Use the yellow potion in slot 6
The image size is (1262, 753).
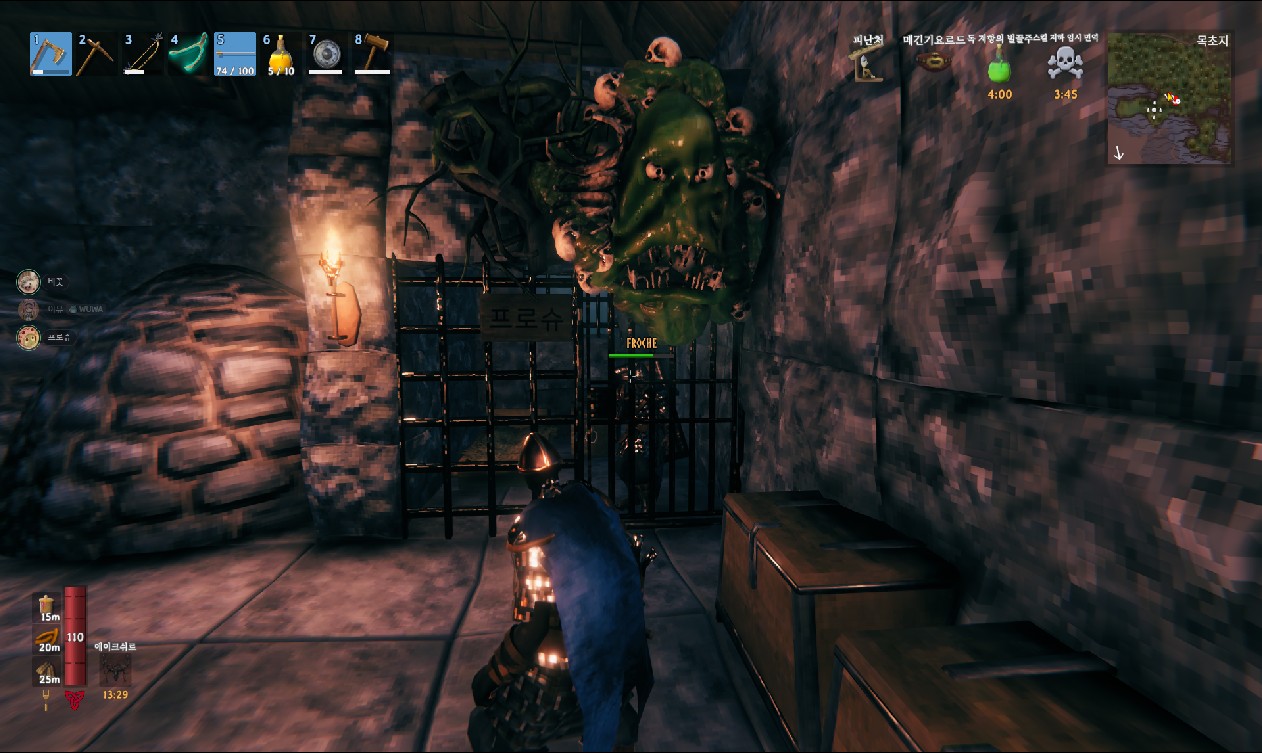pyautogui.click(x=280, y=54)
